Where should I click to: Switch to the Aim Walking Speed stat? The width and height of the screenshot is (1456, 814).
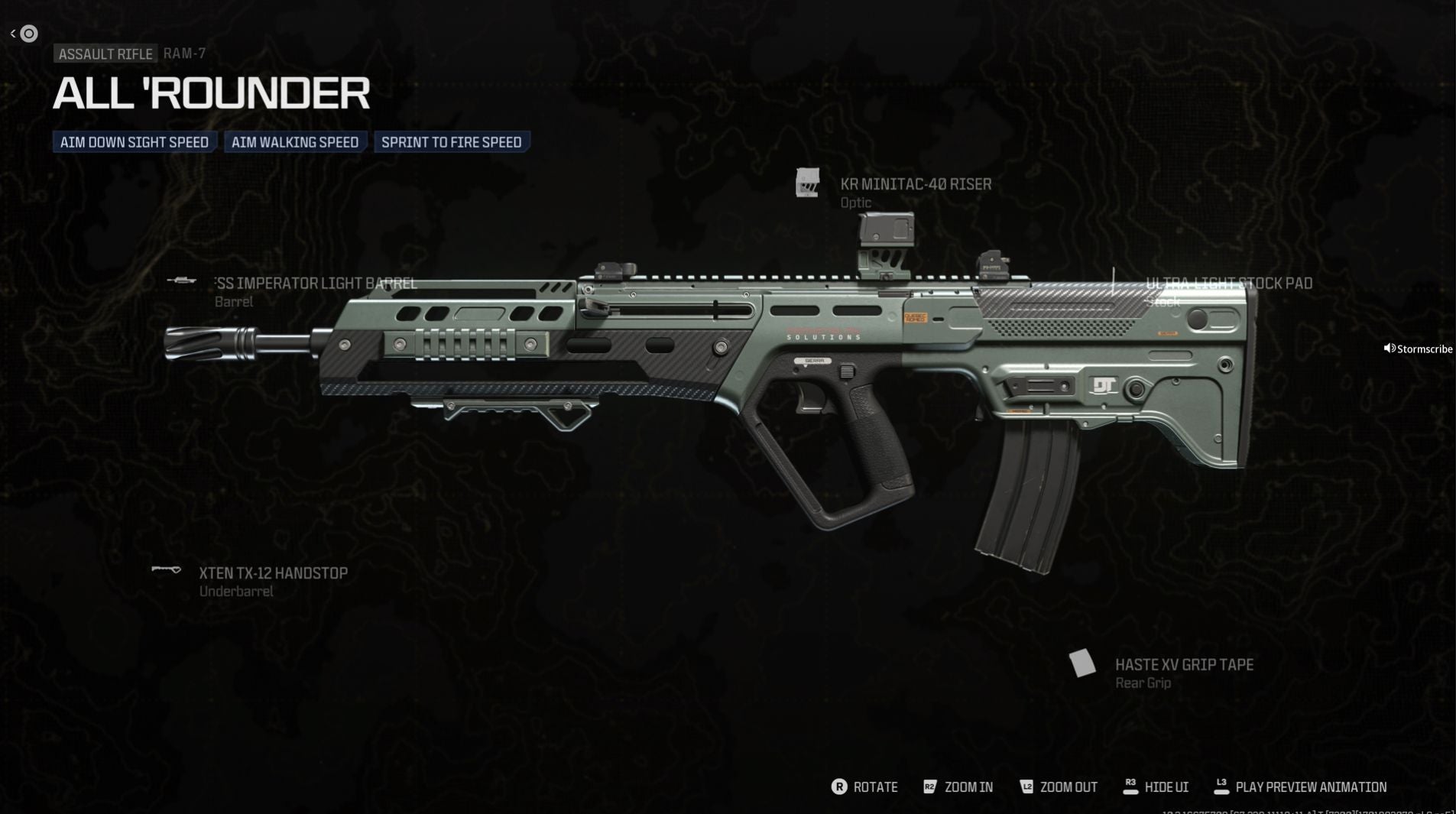click(x=295, y=141)
